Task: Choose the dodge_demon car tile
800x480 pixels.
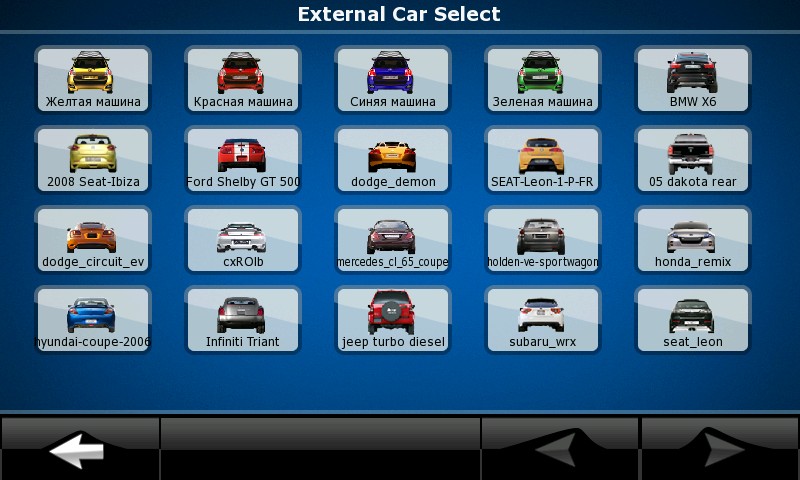Action: [393, 159]
